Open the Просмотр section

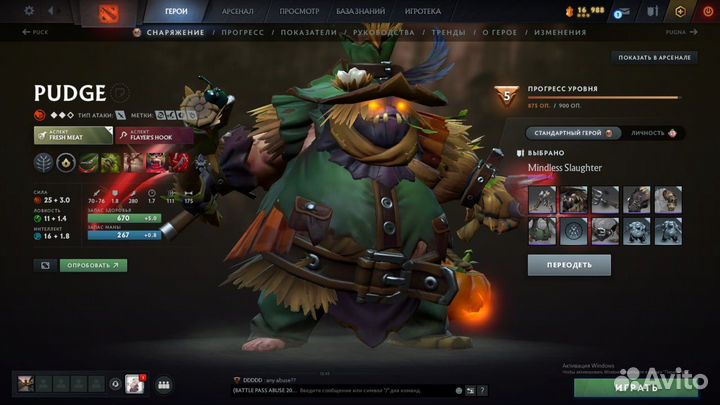tap(299, 11)
